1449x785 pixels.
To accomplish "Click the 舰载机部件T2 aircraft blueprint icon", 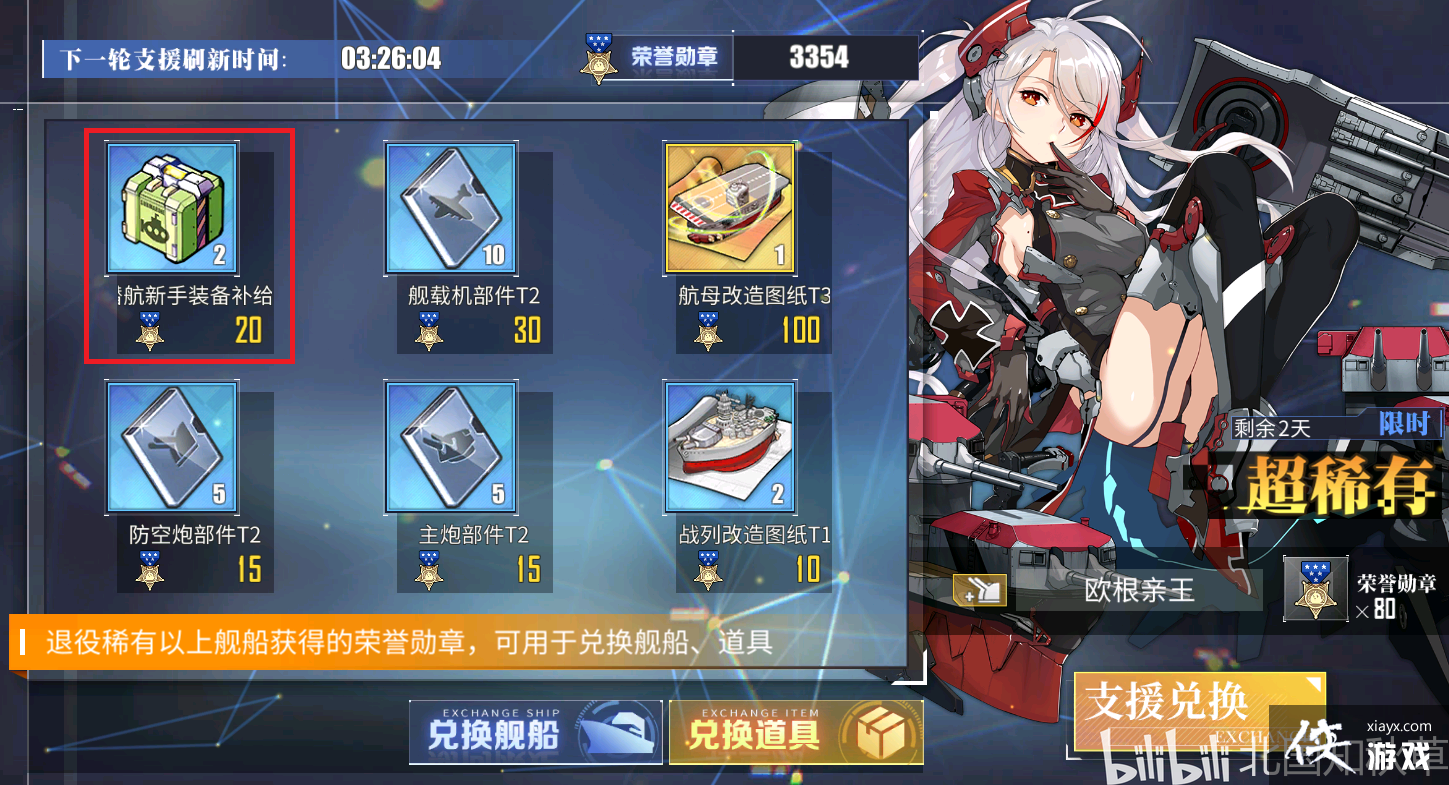I will [x=450, y=207].
